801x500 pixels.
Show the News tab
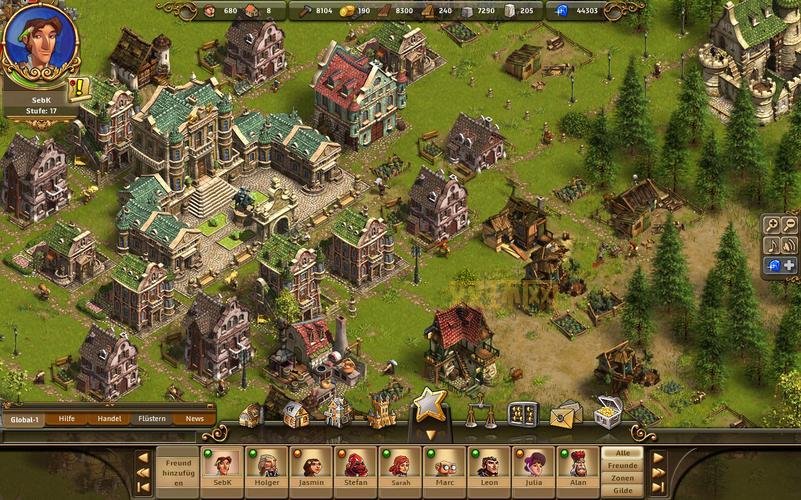194,419
